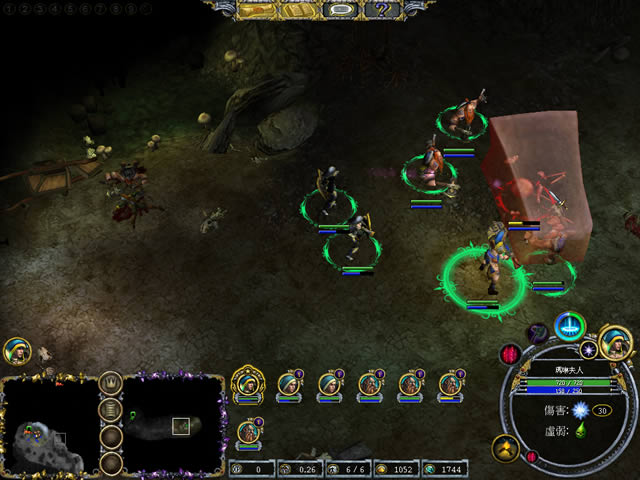Image resolution: width=640 pixels, height=480 pixels.
Task: Activate the red orb ability icon
Action: [512, 353]
